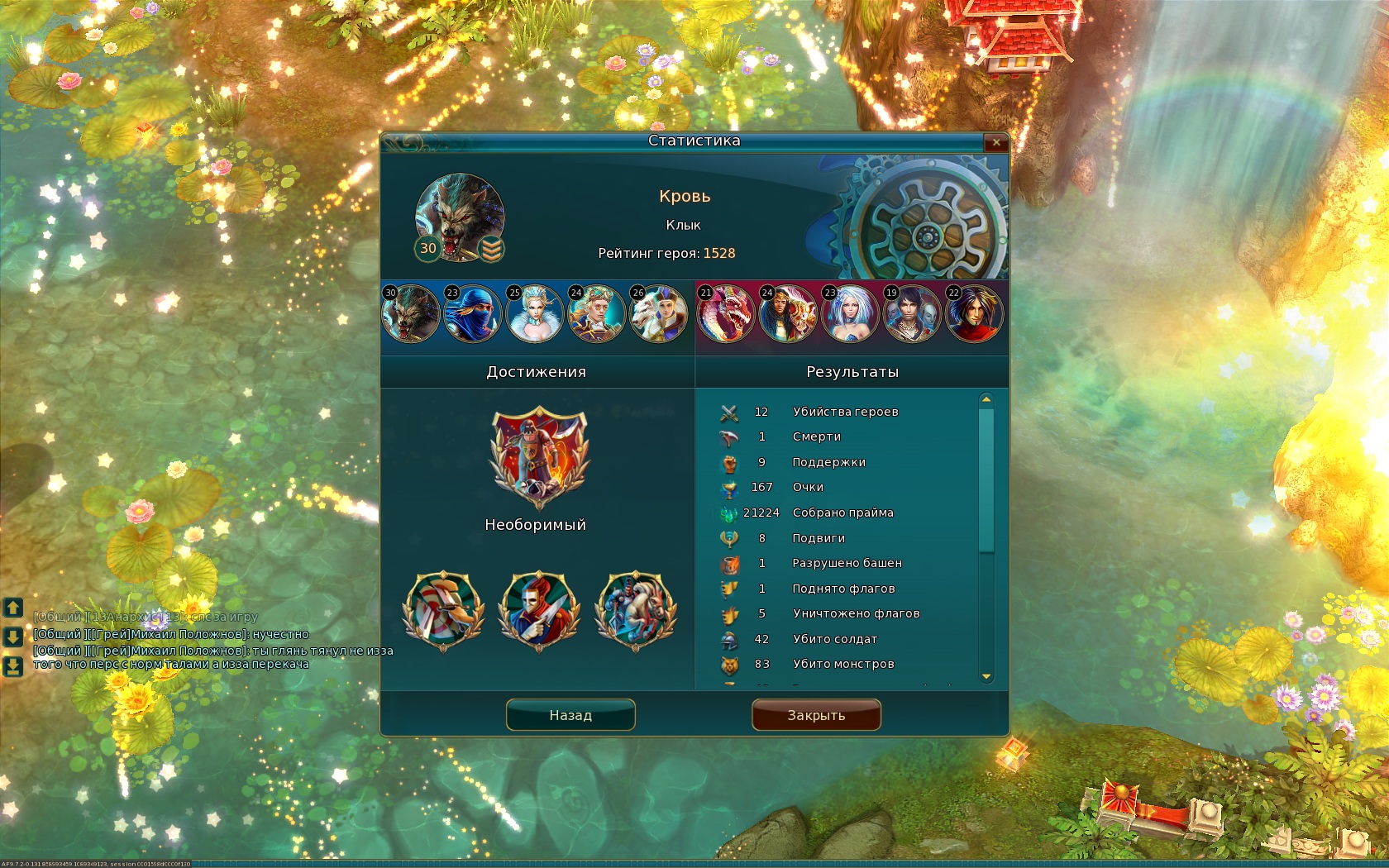Jump chat to bottom with the bottom-arrow button
Image resolution: width=1389 pixels, height=868 pixels.
click(12, 665)
